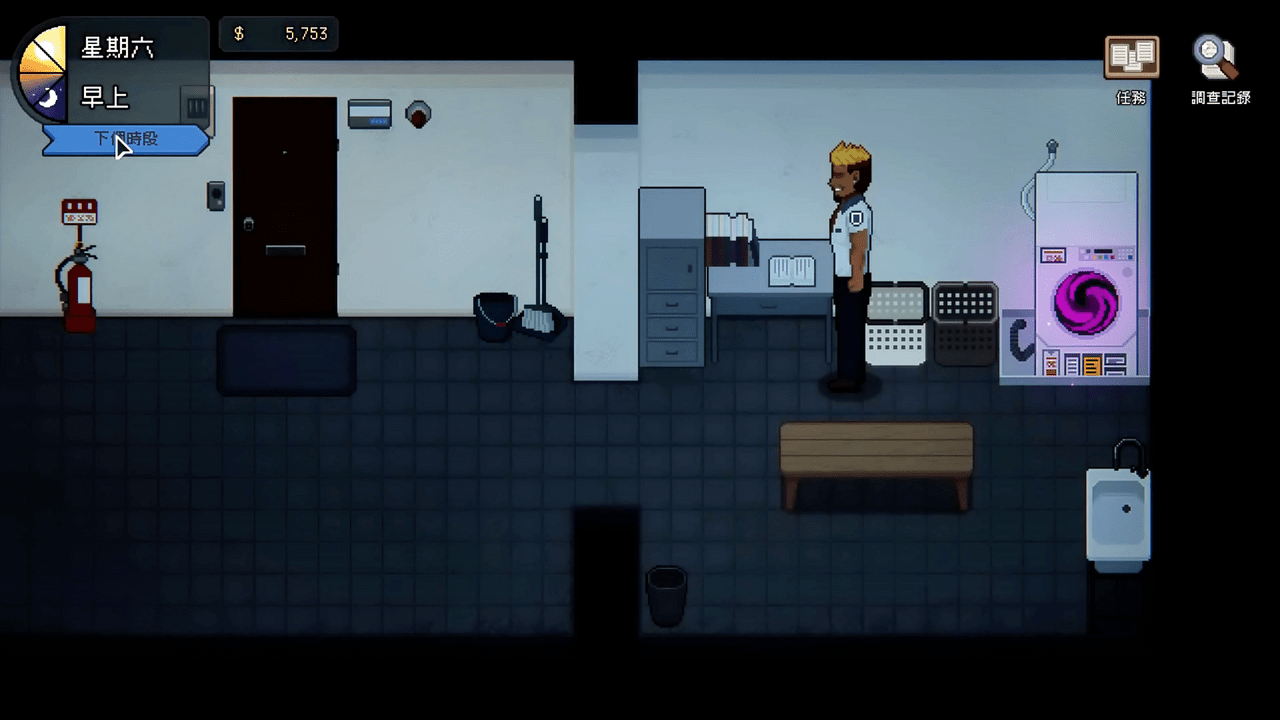Click the round peephole viewer on the wall
1280x720 pixels.
418,114
